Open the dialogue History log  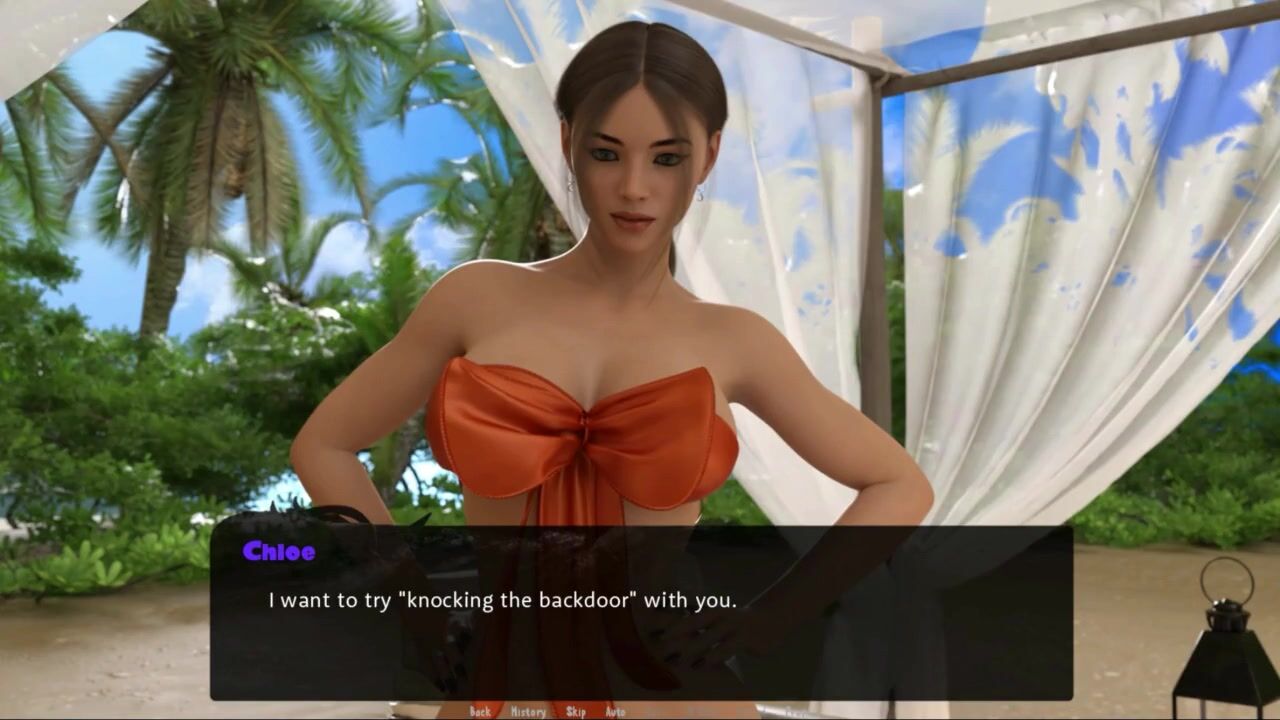point(528,712)
